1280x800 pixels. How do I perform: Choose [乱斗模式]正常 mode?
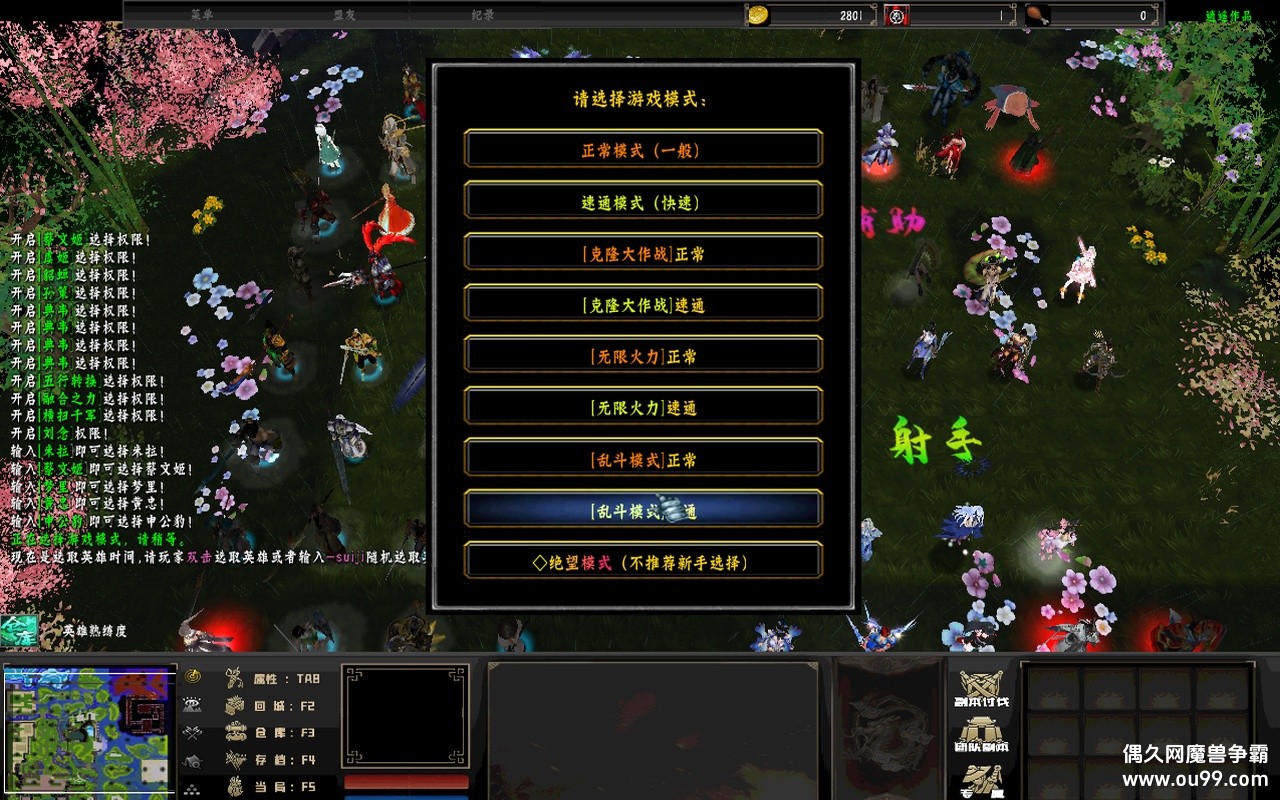coord(643,460)
